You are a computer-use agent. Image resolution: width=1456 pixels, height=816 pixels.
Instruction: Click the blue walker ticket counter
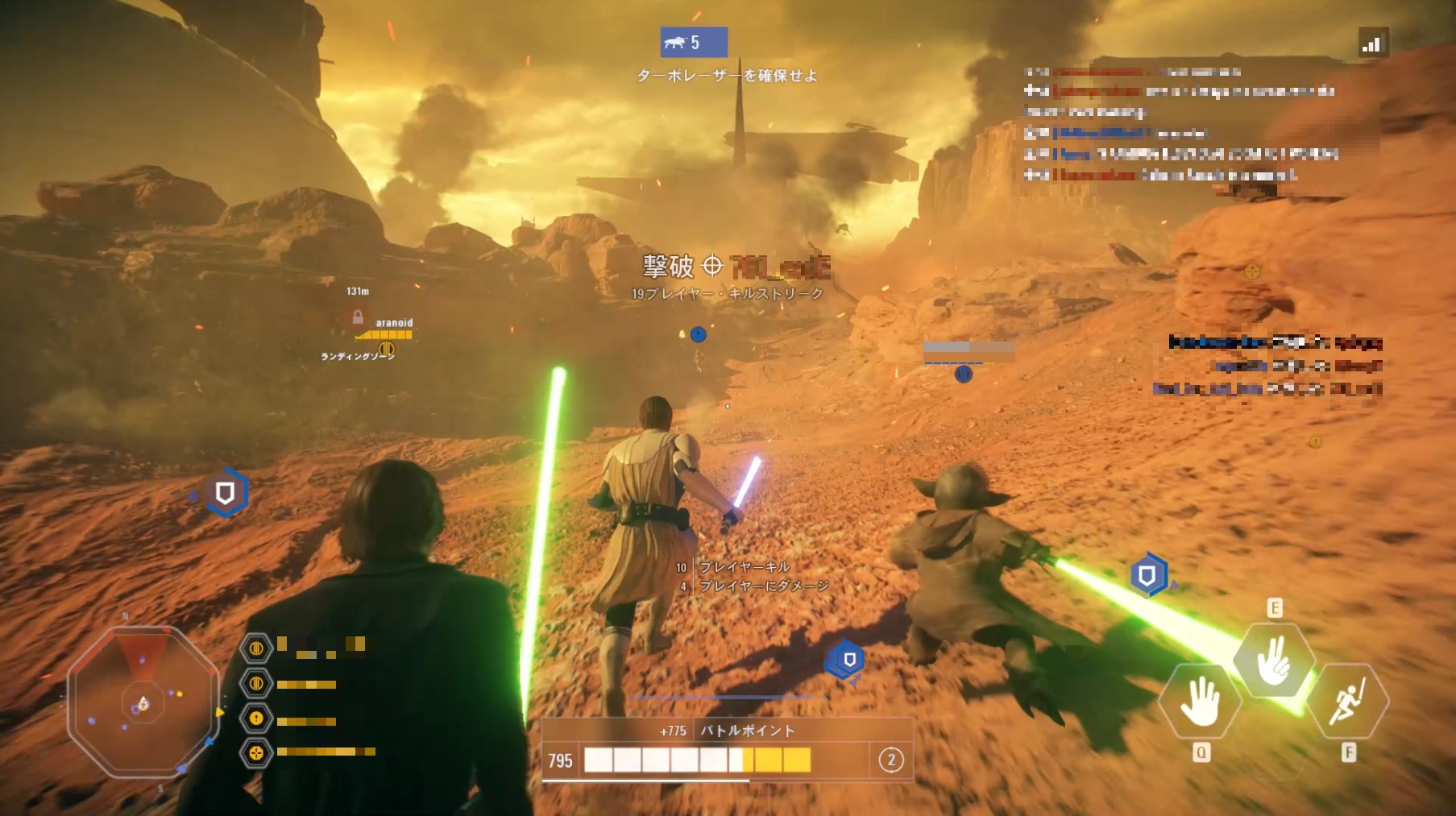tap(693, 42)
